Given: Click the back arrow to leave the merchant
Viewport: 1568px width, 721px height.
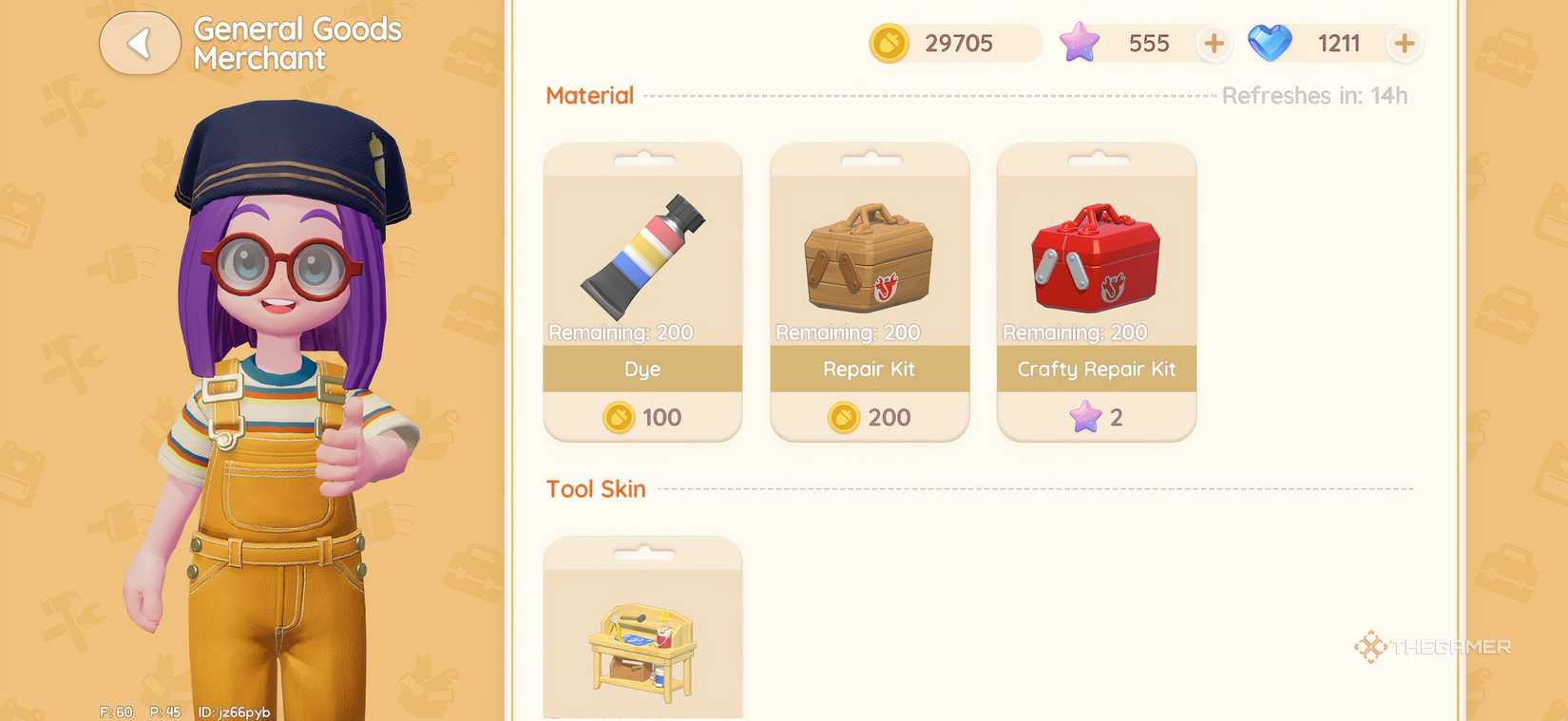Looking at the screenshot, I should click(x=140, y=43).
